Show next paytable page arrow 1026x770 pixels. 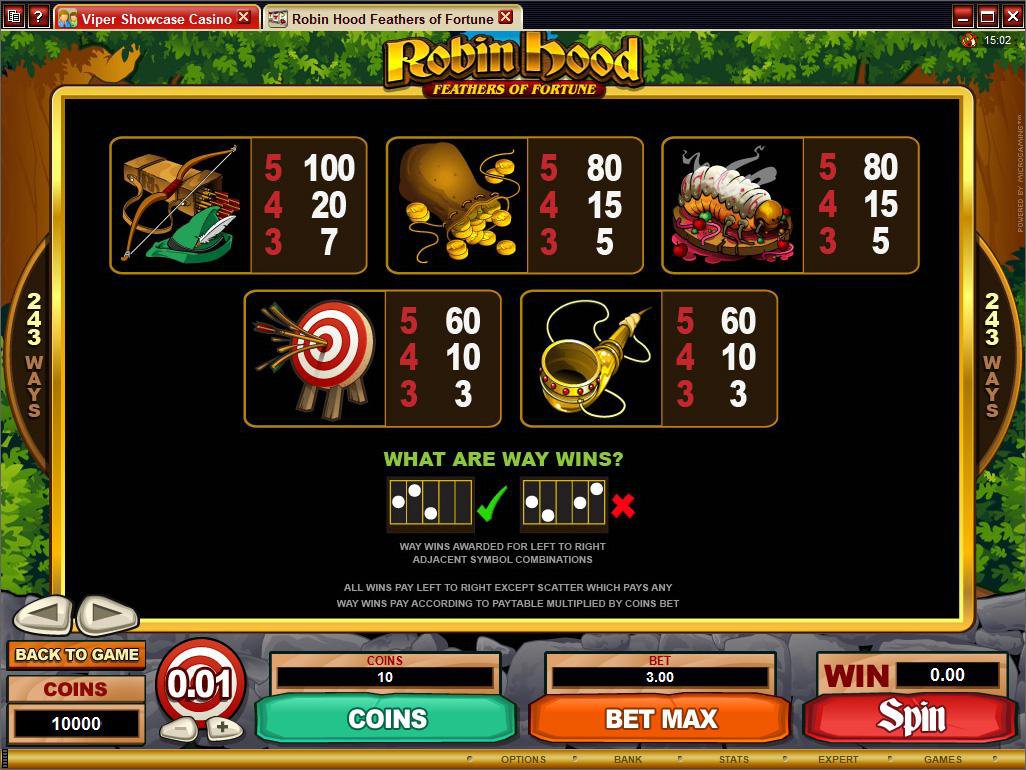tap(107, 614)
